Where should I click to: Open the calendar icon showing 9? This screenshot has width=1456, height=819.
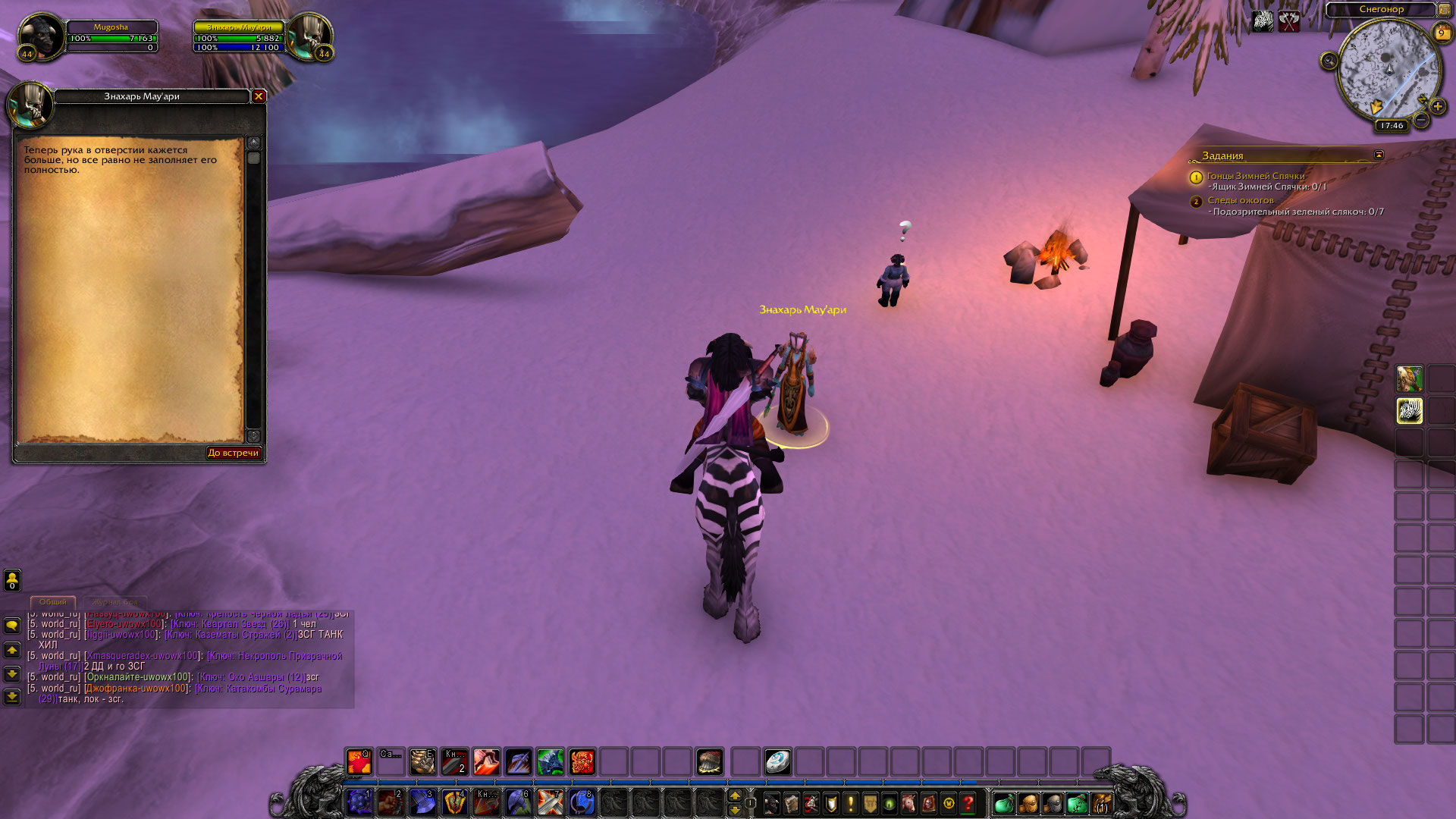click(1441, 33)
